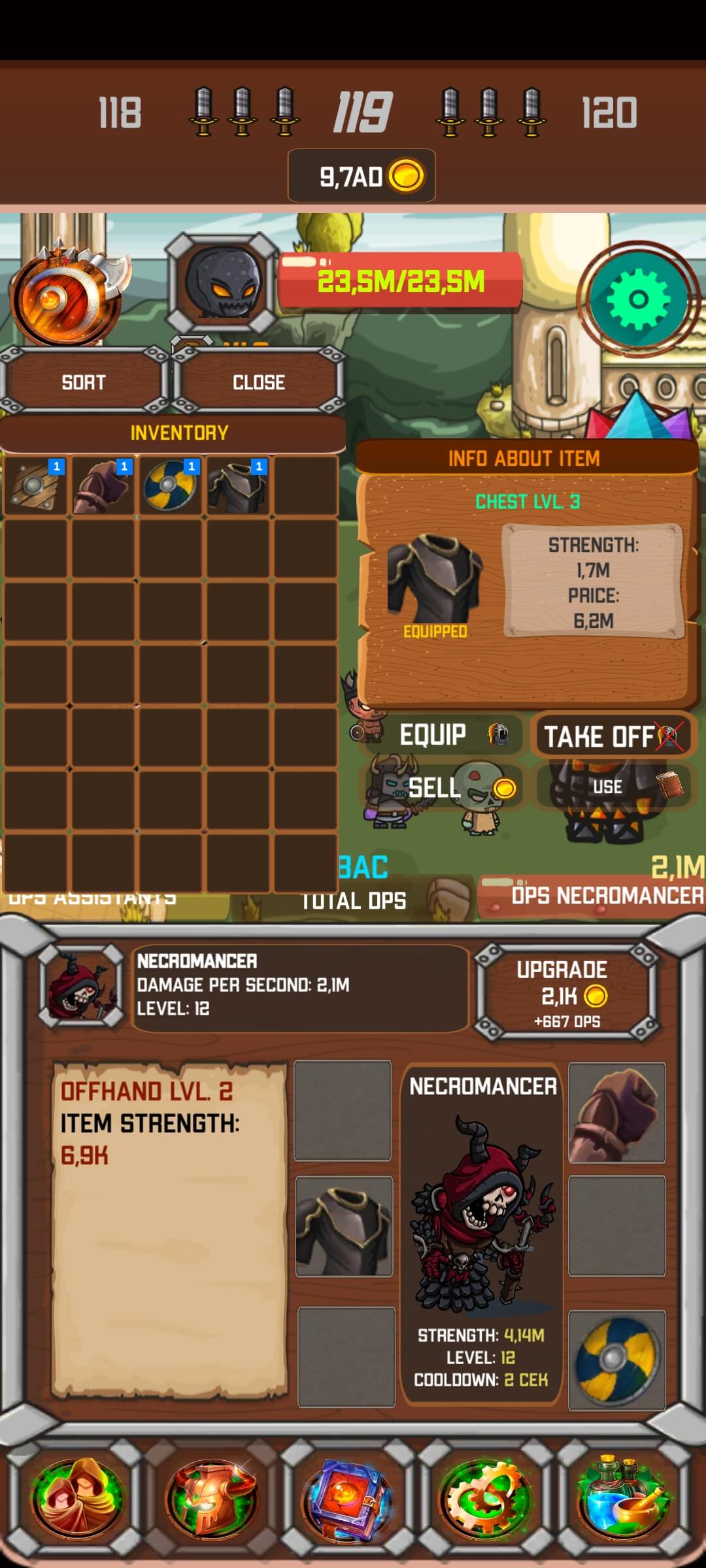Select the wooden plank shield in inventory
This screenshot has width=706, height=1568.
click(35, 486)
